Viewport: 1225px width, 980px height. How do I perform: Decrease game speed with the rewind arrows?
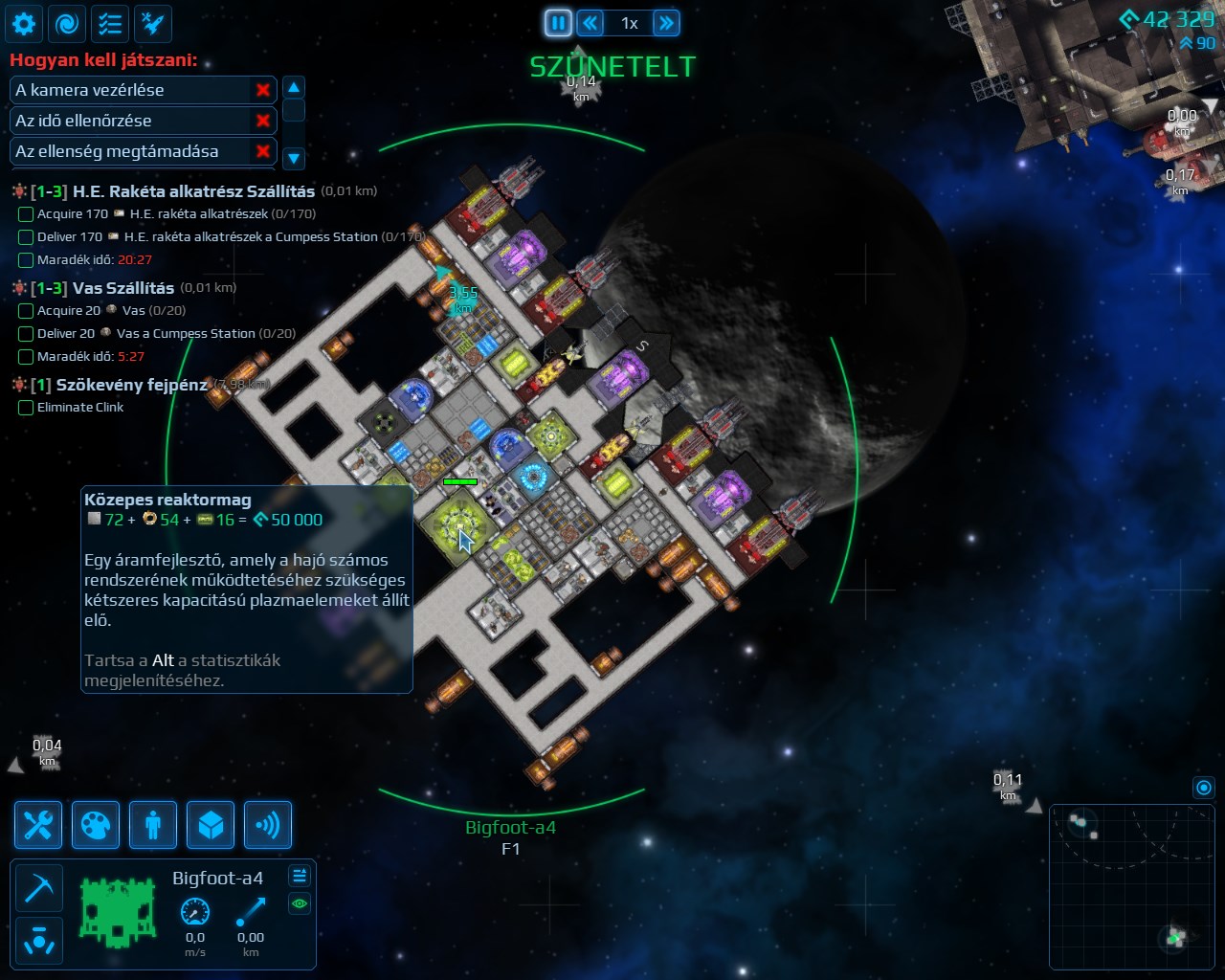point(590,23)
